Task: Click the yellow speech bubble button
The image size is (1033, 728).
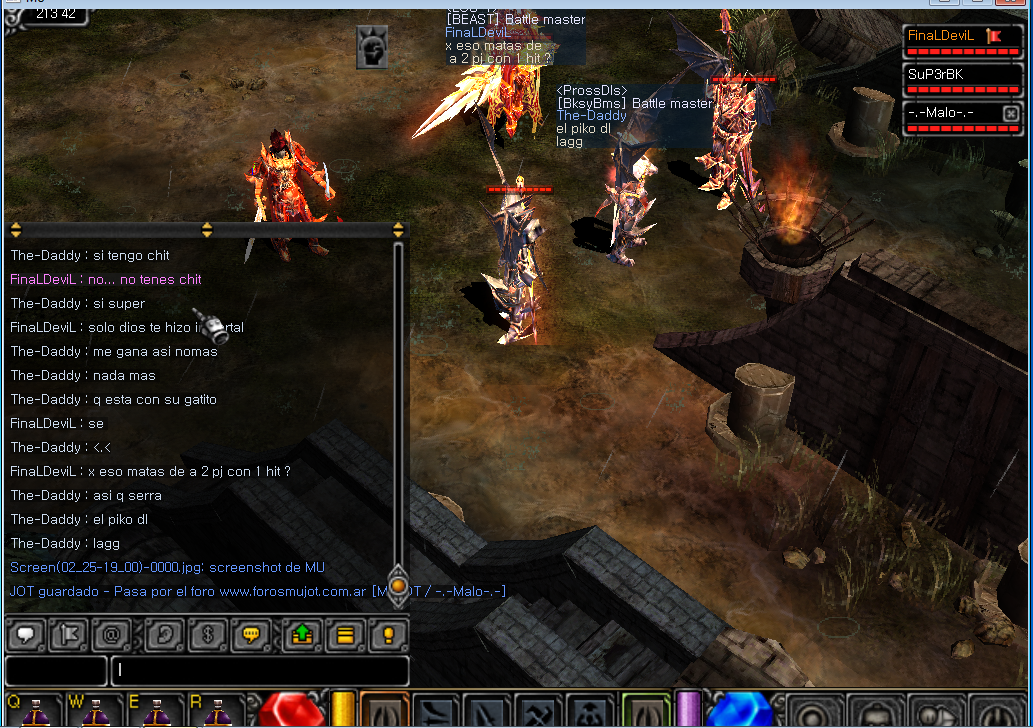Action: [252, 634]
